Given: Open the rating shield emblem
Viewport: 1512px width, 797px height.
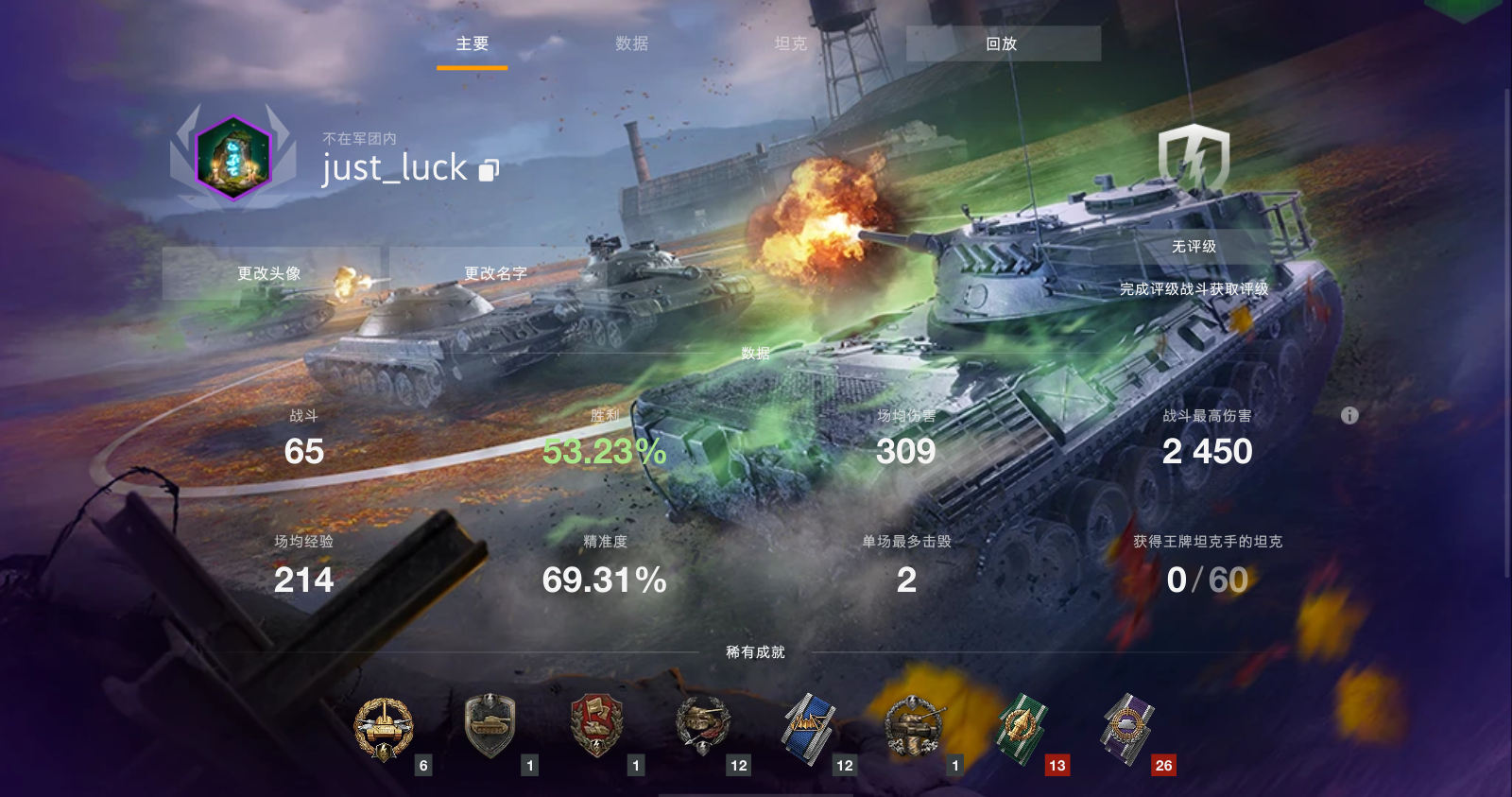Looking at the screenshot, I should tap(1194, 159).
